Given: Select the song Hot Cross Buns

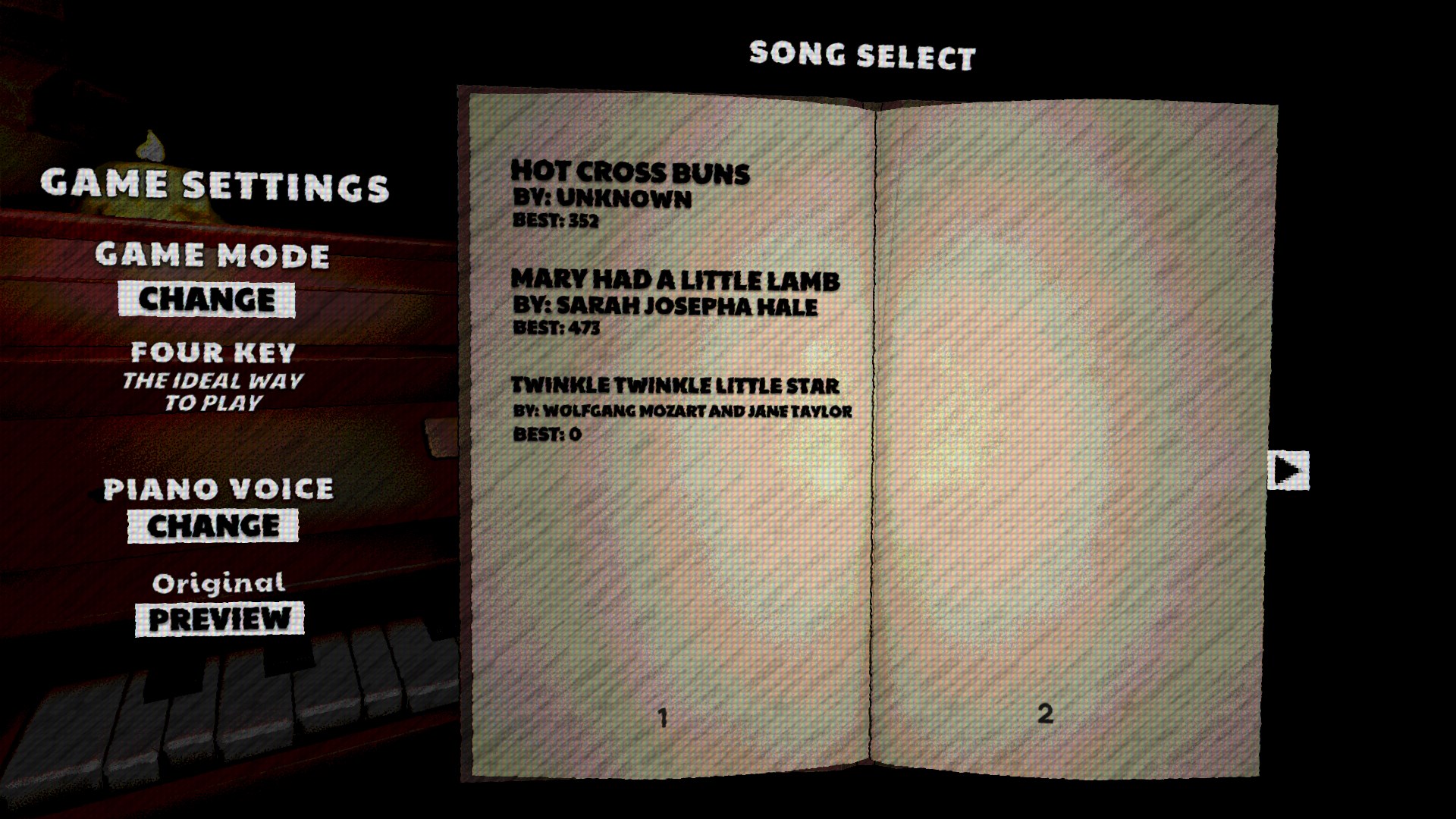Looking at the screenshot, I should pyautogui.click(x=629, y=173).
